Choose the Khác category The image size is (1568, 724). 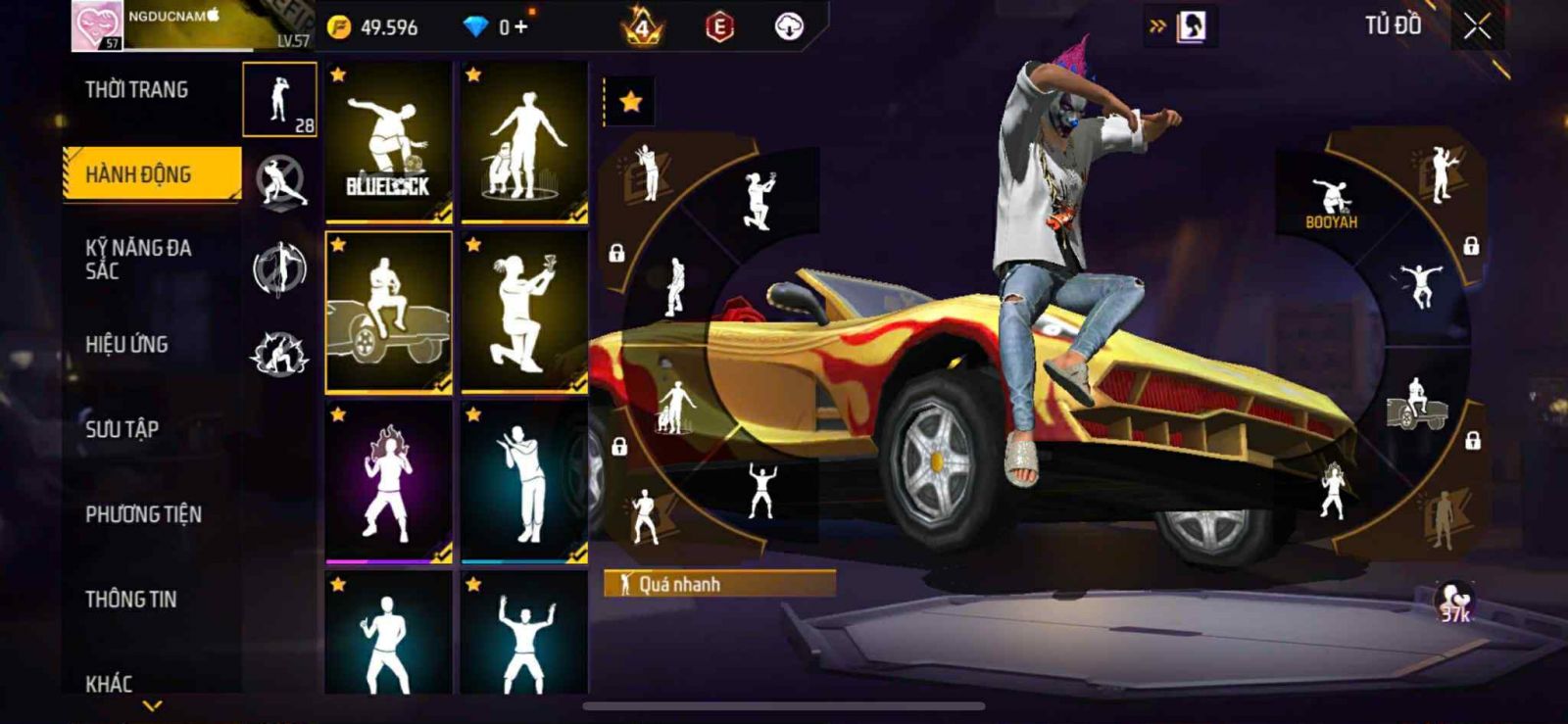109,683
